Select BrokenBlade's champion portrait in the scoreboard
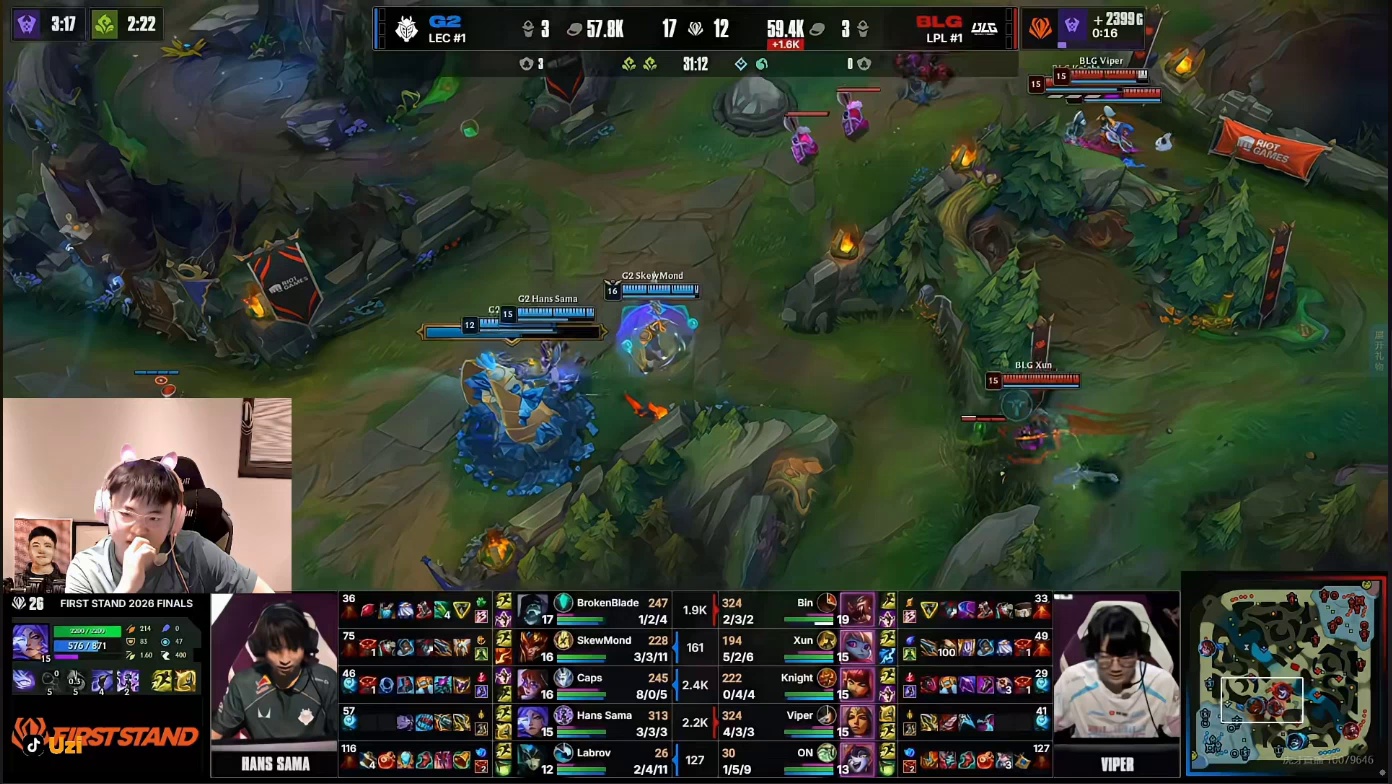This screenshot has width=1392, height=784. [533, 609]
